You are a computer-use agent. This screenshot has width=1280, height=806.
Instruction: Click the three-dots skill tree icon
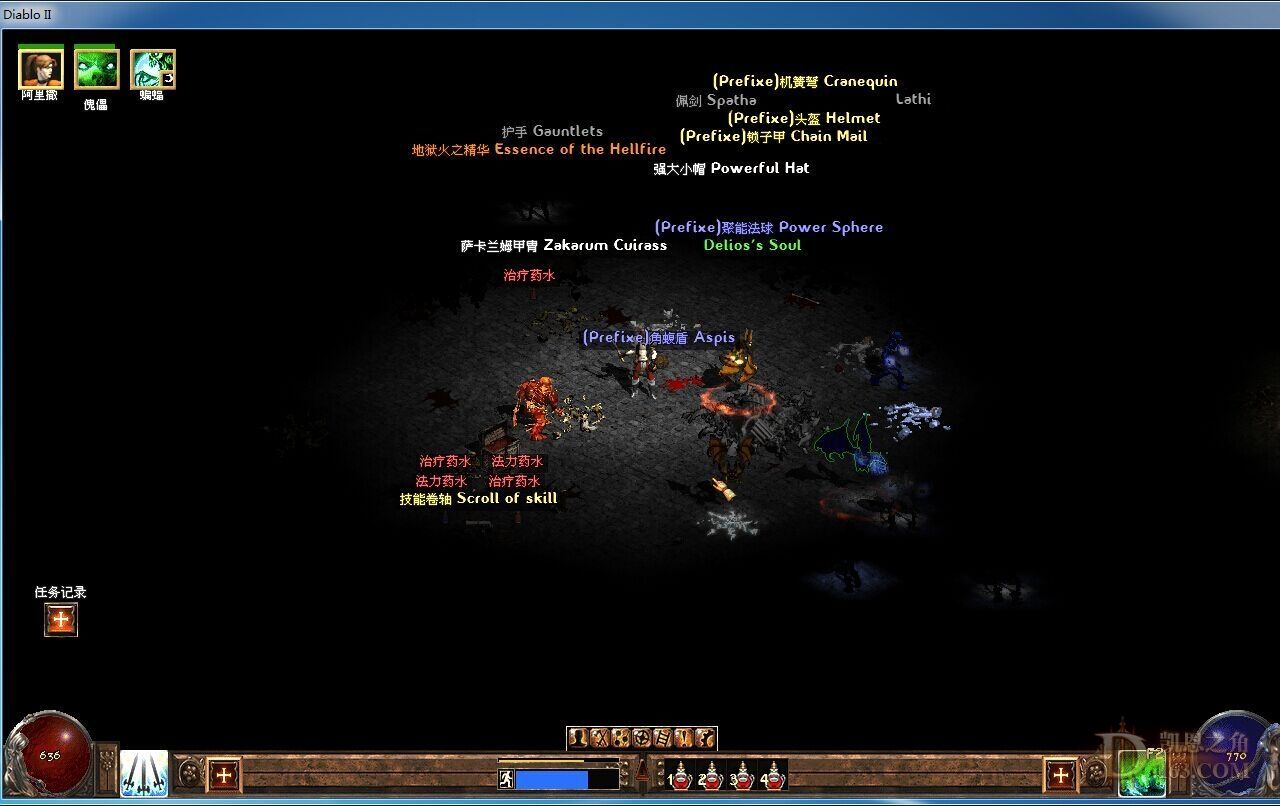620,739
